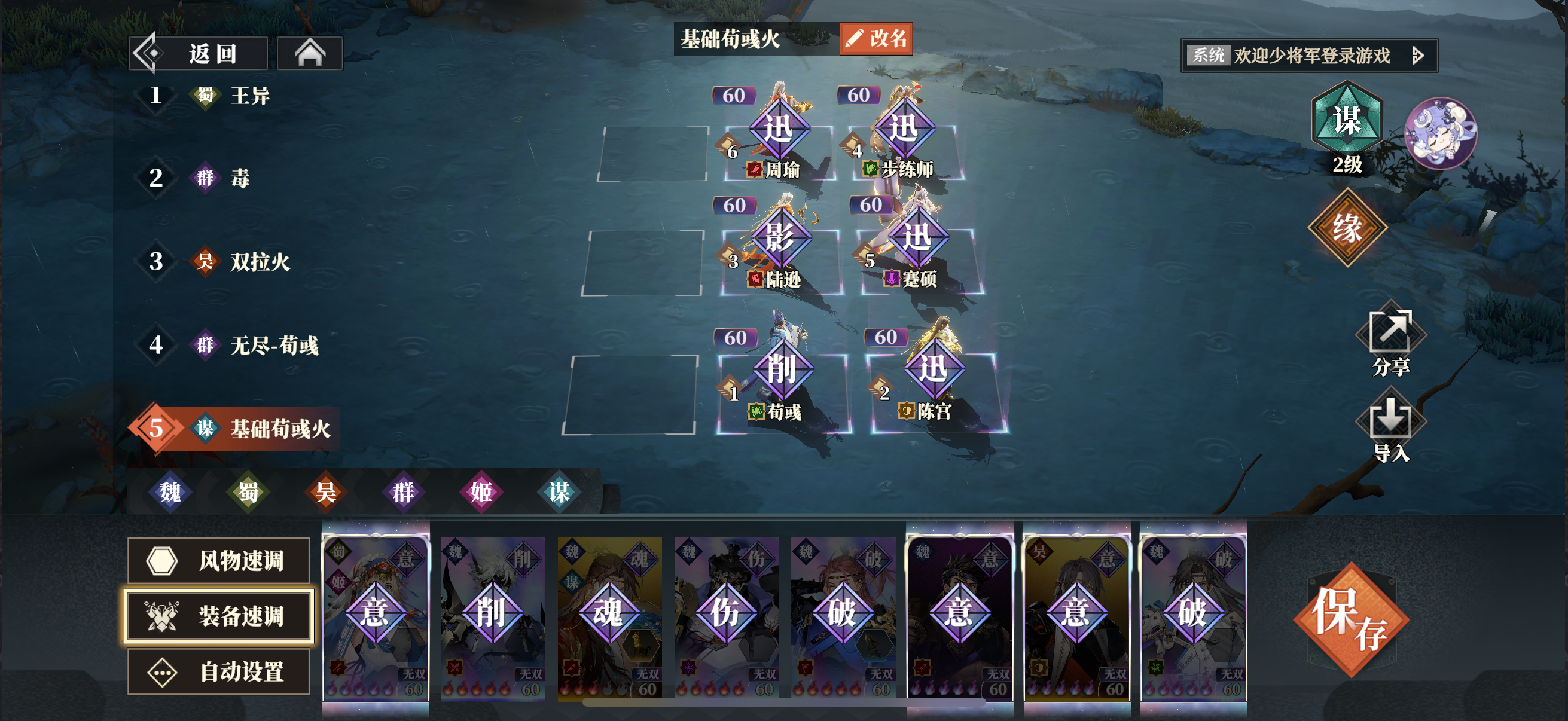1568x721 pixels.
Task: Select 风物速调 with the hexagon icon
Action: (x=218, y=562)
